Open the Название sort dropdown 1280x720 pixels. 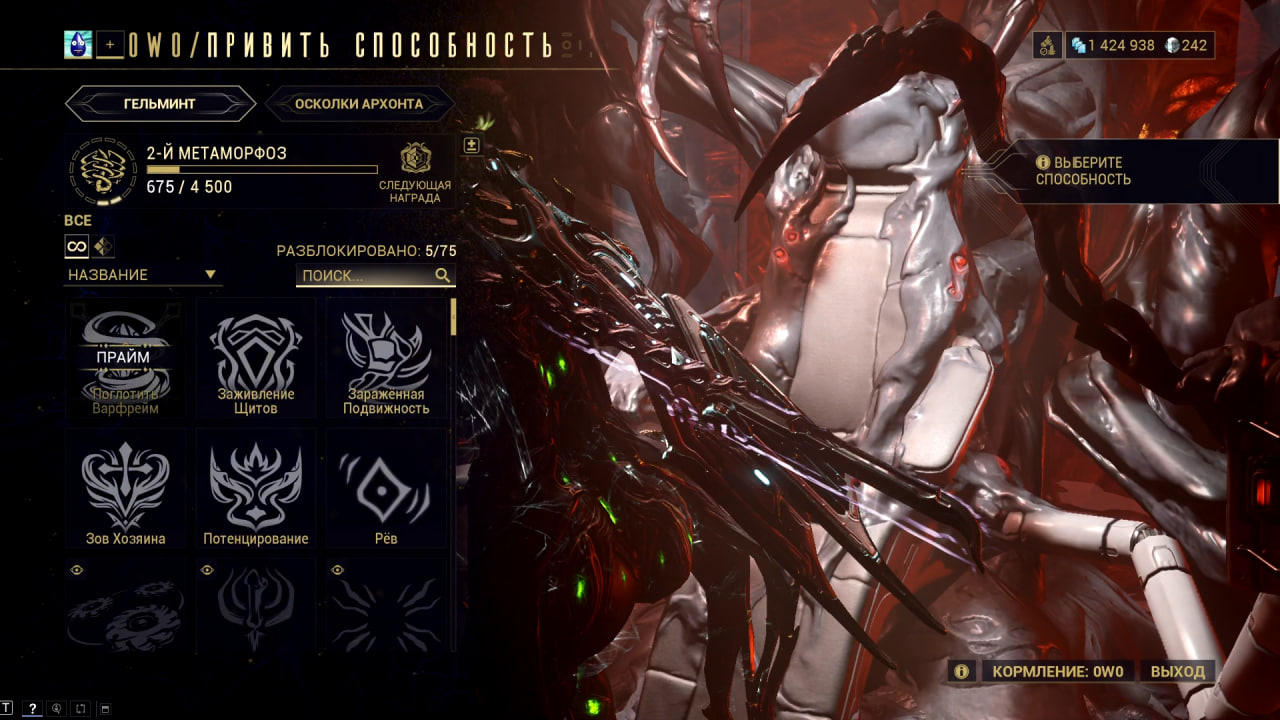pyautogui.click(x=142, y=275)
